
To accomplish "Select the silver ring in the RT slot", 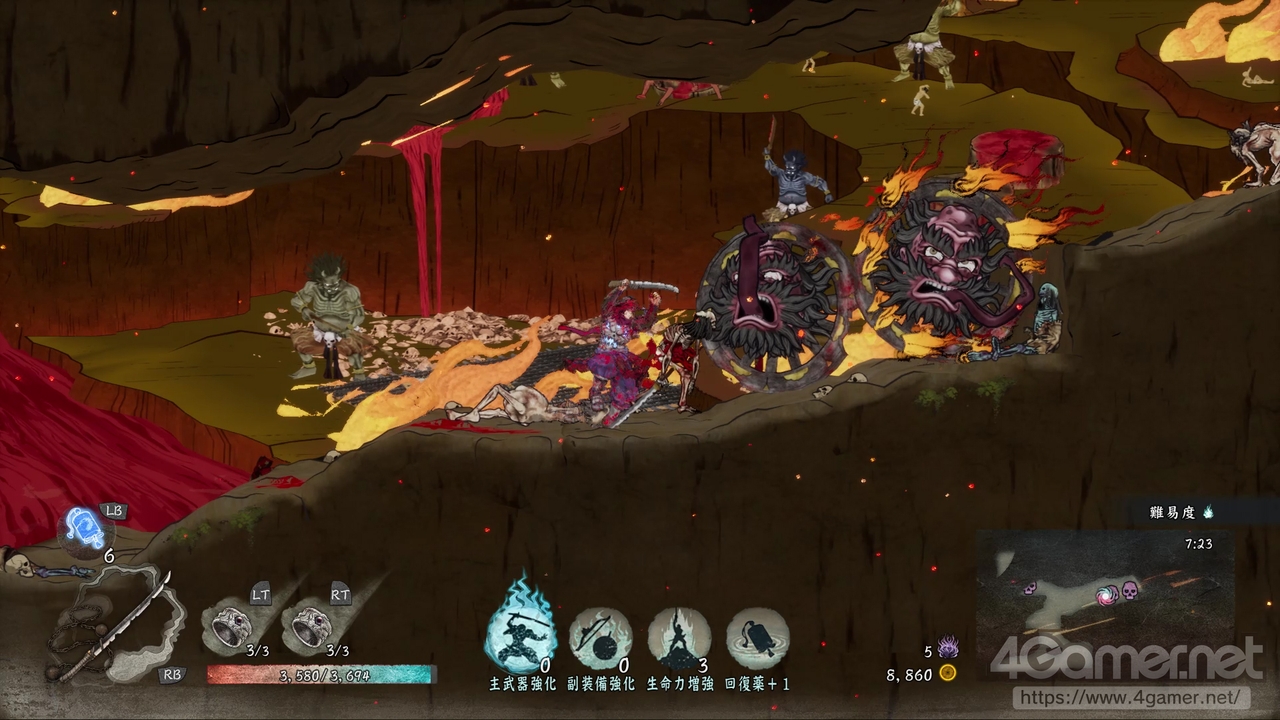I will click(x=309, y=626).
